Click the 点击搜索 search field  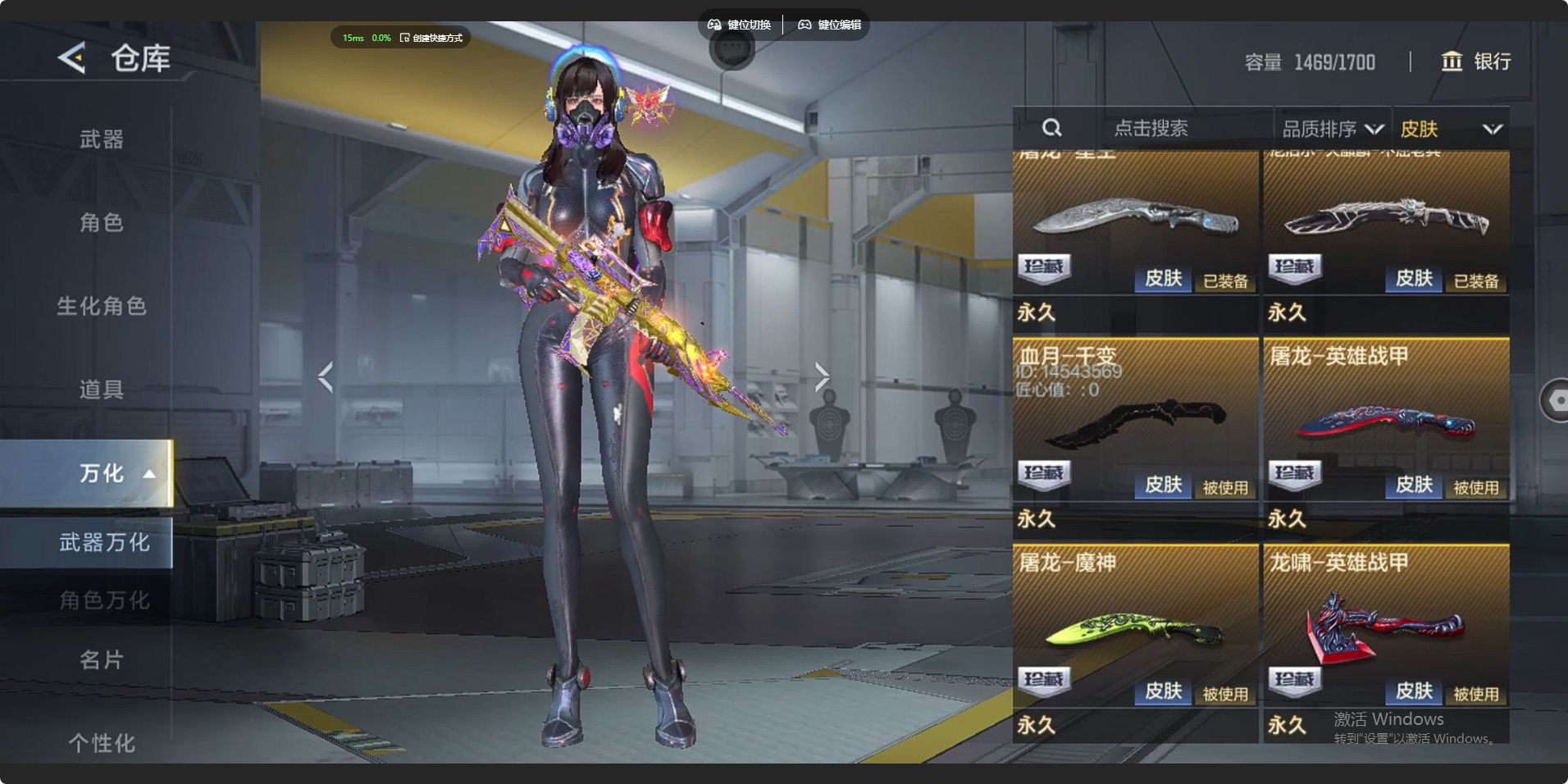tap(1151, 128)
